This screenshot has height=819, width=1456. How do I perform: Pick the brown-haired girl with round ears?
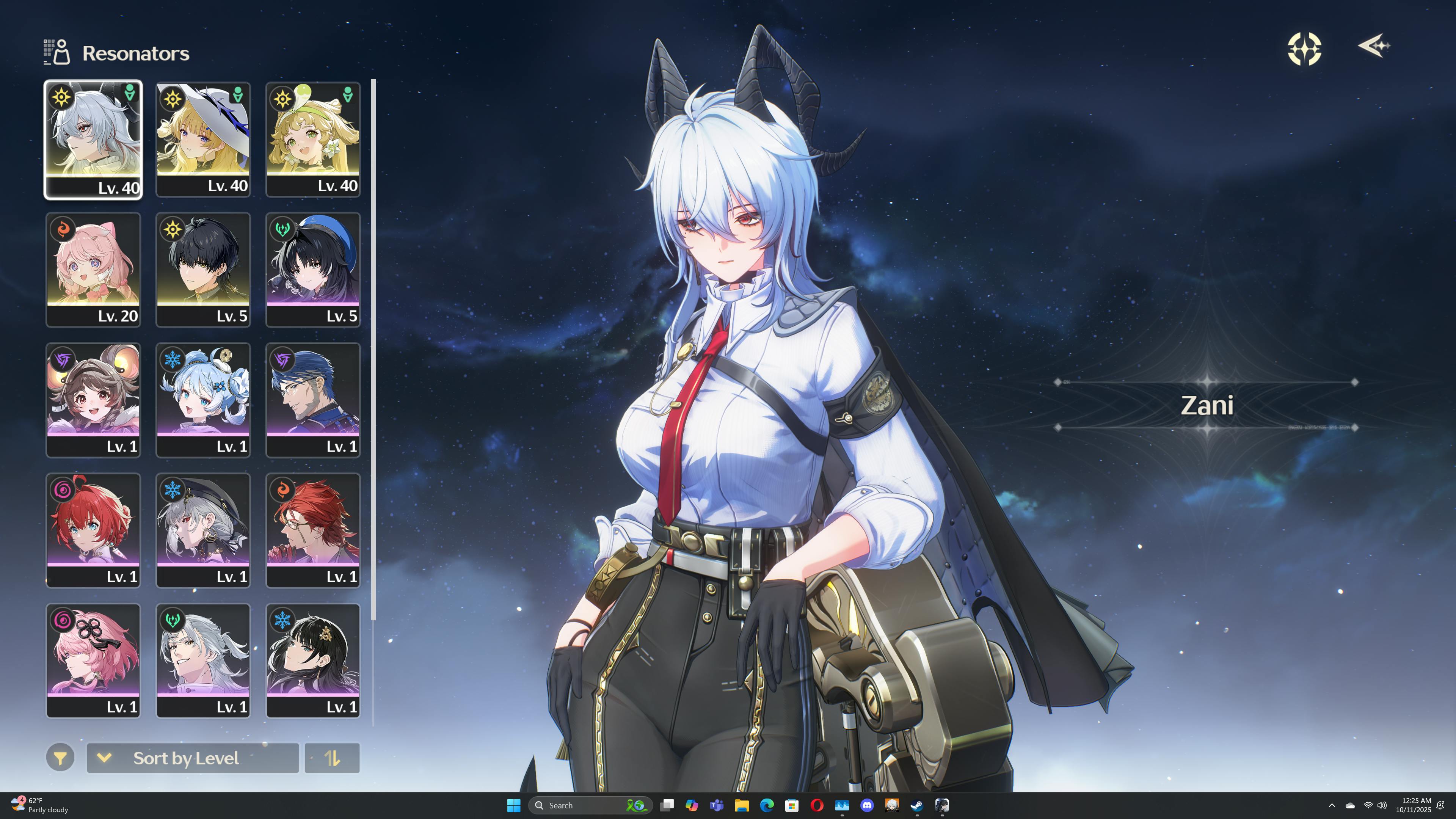[93, 400]
